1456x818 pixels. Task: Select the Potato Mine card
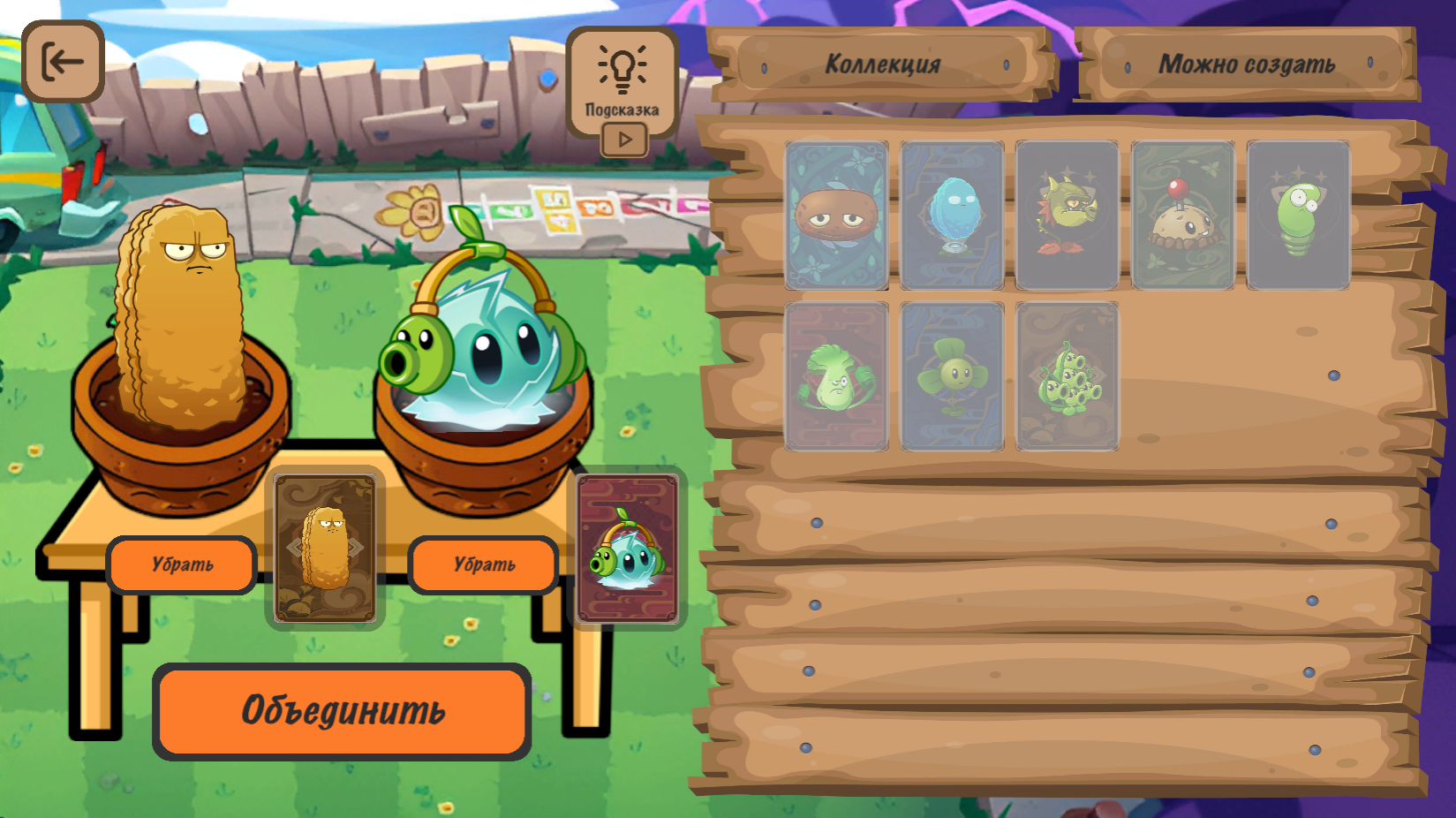tap(1183, 215)
